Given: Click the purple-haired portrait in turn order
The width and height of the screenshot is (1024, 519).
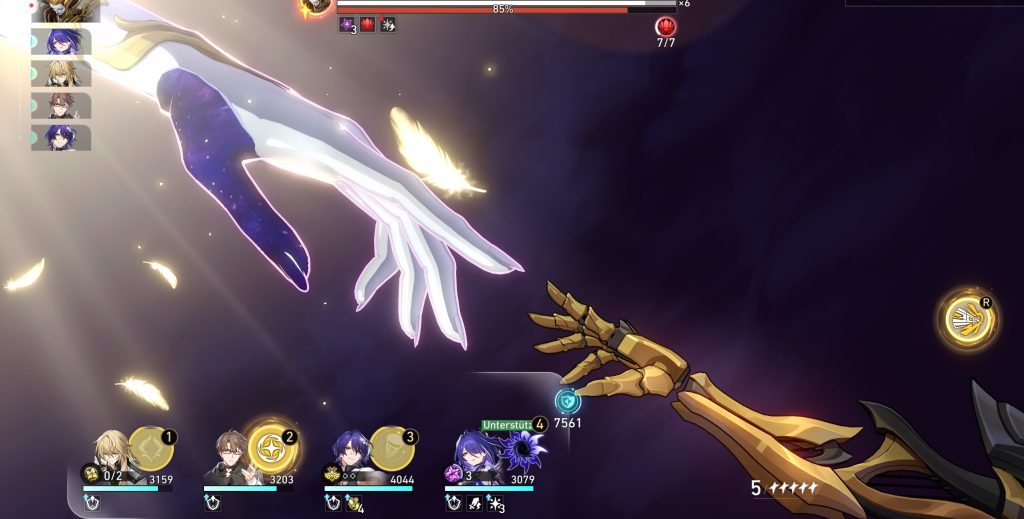Looking at the screenshot, I should tap(65, 42).
